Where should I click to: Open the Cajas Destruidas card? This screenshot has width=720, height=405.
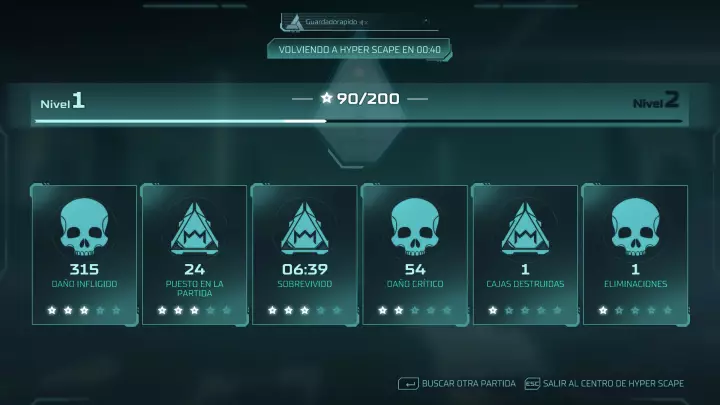coord(524,255)
